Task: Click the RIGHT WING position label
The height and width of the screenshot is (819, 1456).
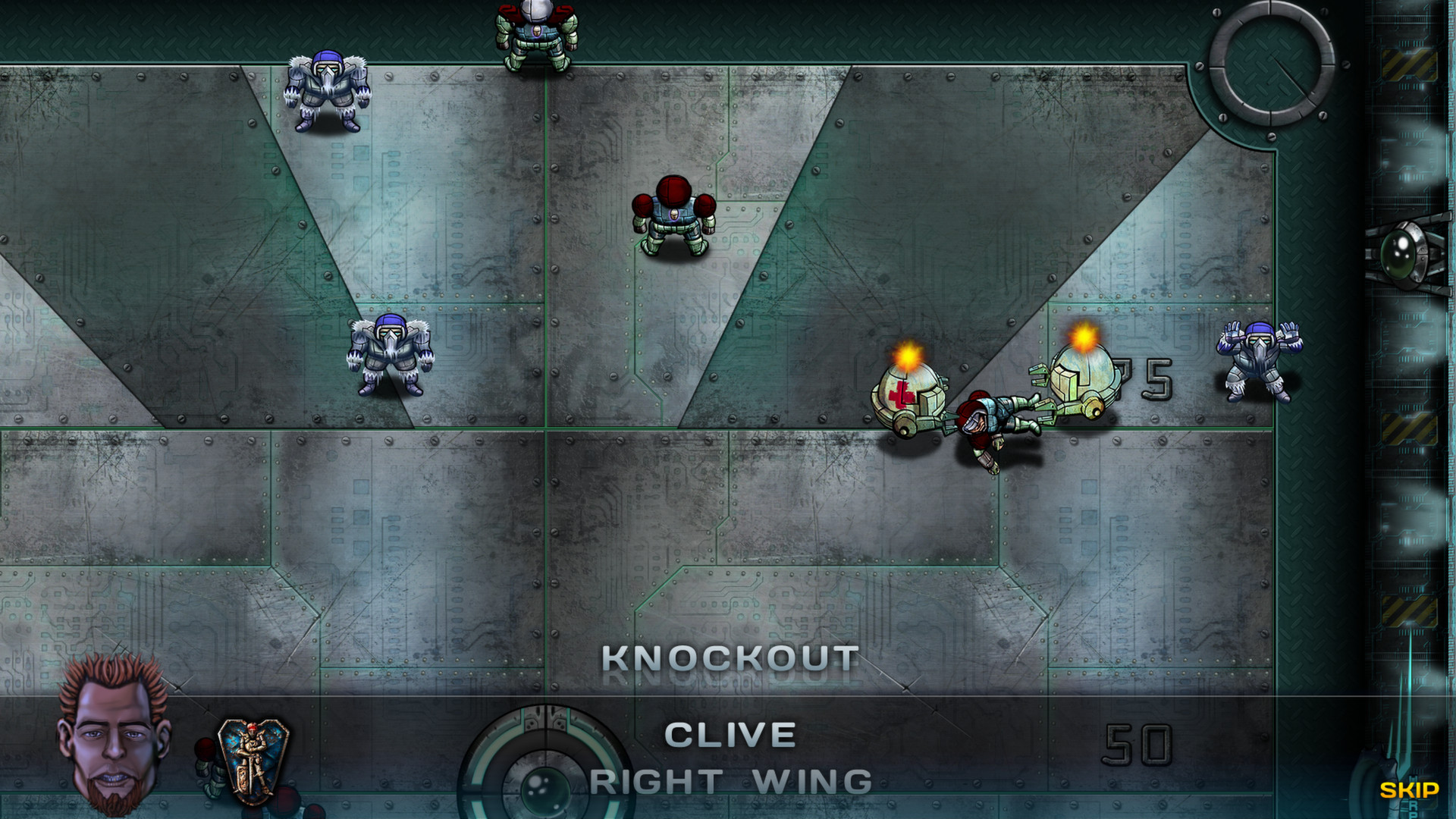Action: pos(730,779)
